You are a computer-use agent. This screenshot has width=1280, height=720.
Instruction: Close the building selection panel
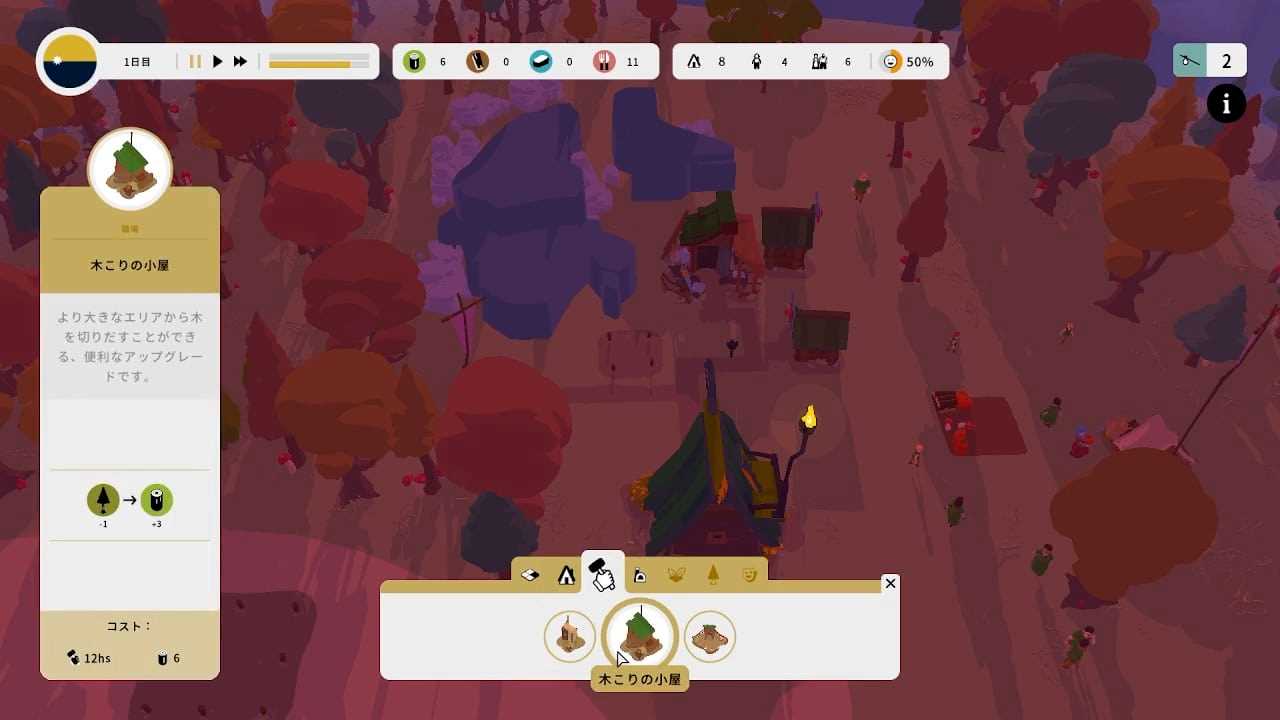click(x=890, y=583)
